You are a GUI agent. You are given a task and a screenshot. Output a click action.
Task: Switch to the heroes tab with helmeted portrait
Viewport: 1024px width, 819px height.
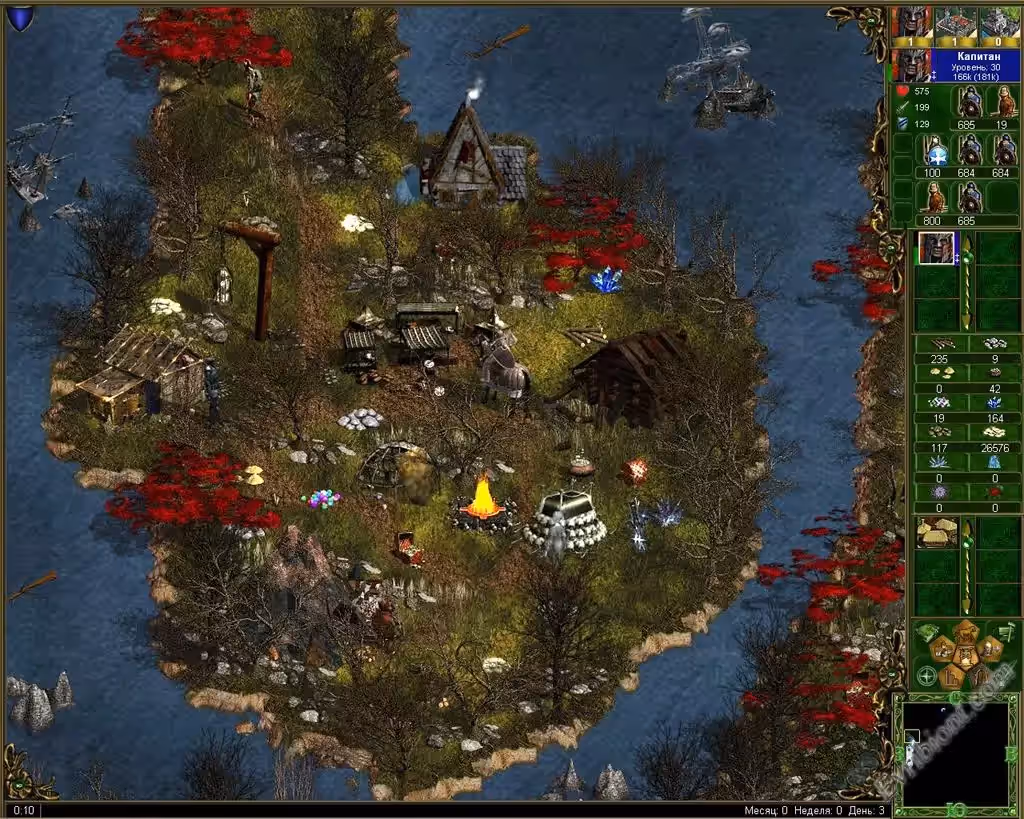[912, 21]
